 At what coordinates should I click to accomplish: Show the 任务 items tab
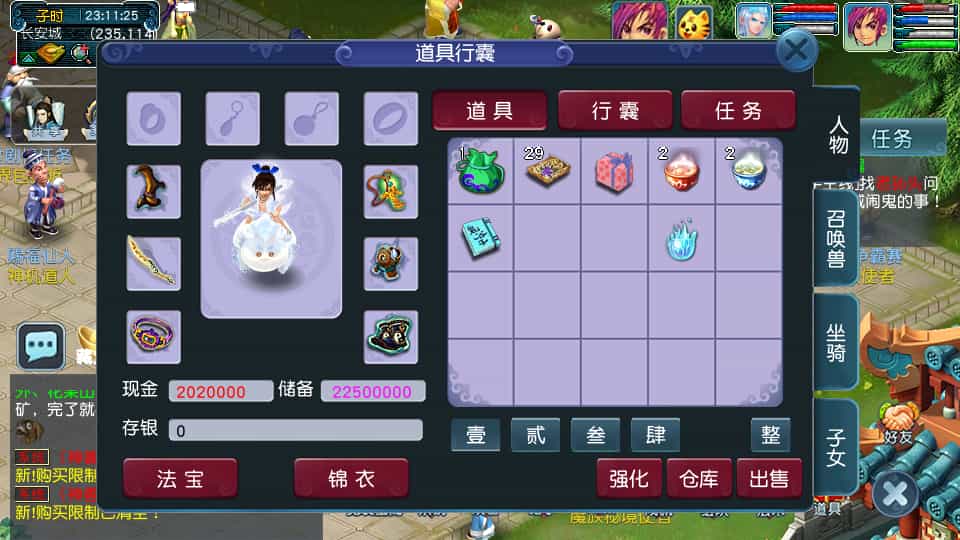click(x=738, y=111)
